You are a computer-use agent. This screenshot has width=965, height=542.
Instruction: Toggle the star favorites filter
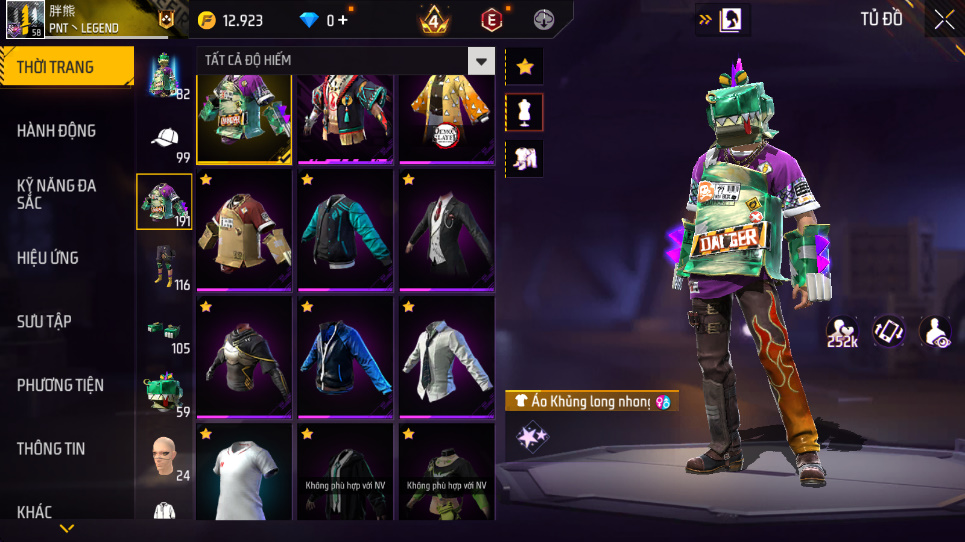[525, 67]
